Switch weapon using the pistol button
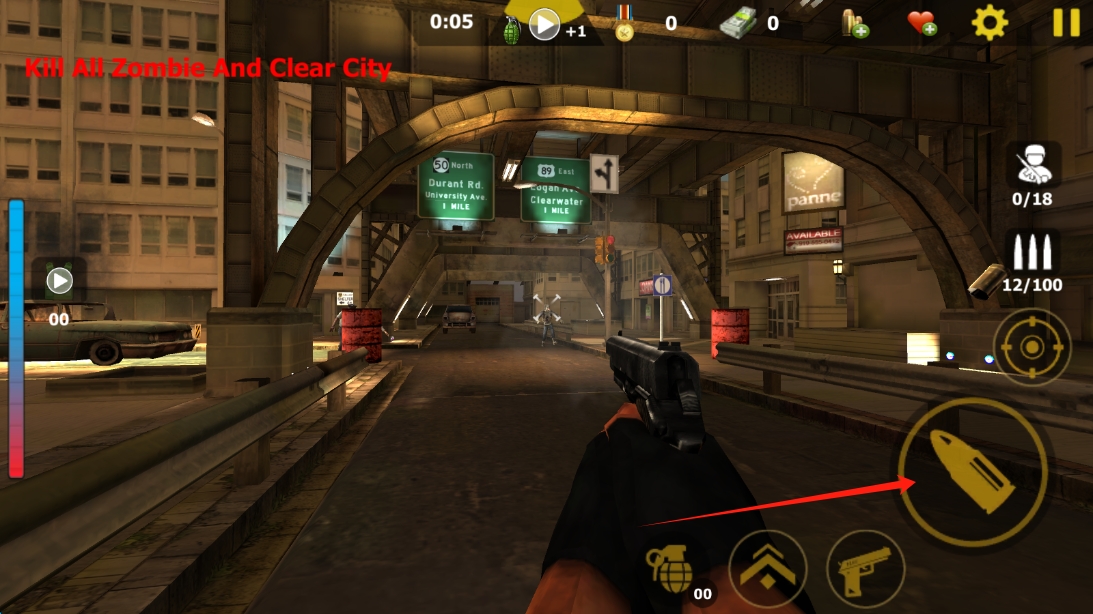 click(x=865, y=570)
